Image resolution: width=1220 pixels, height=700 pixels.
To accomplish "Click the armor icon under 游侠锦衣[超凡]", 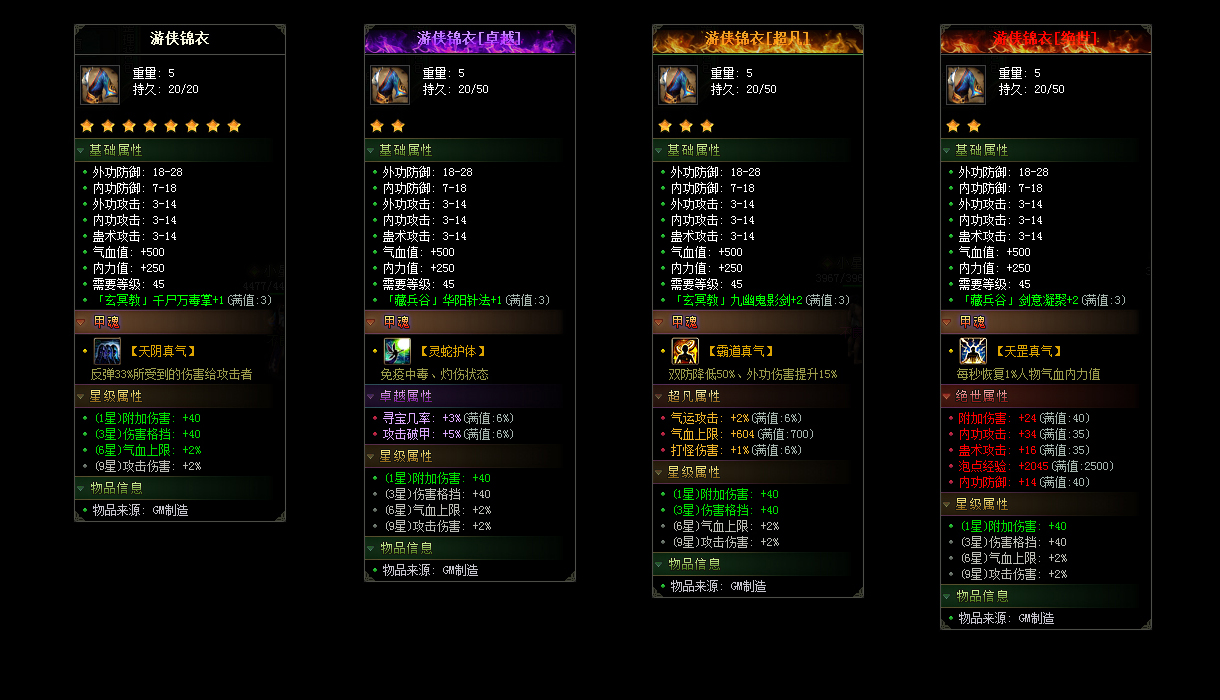I will pyautogui.click(x=678, y=85).
